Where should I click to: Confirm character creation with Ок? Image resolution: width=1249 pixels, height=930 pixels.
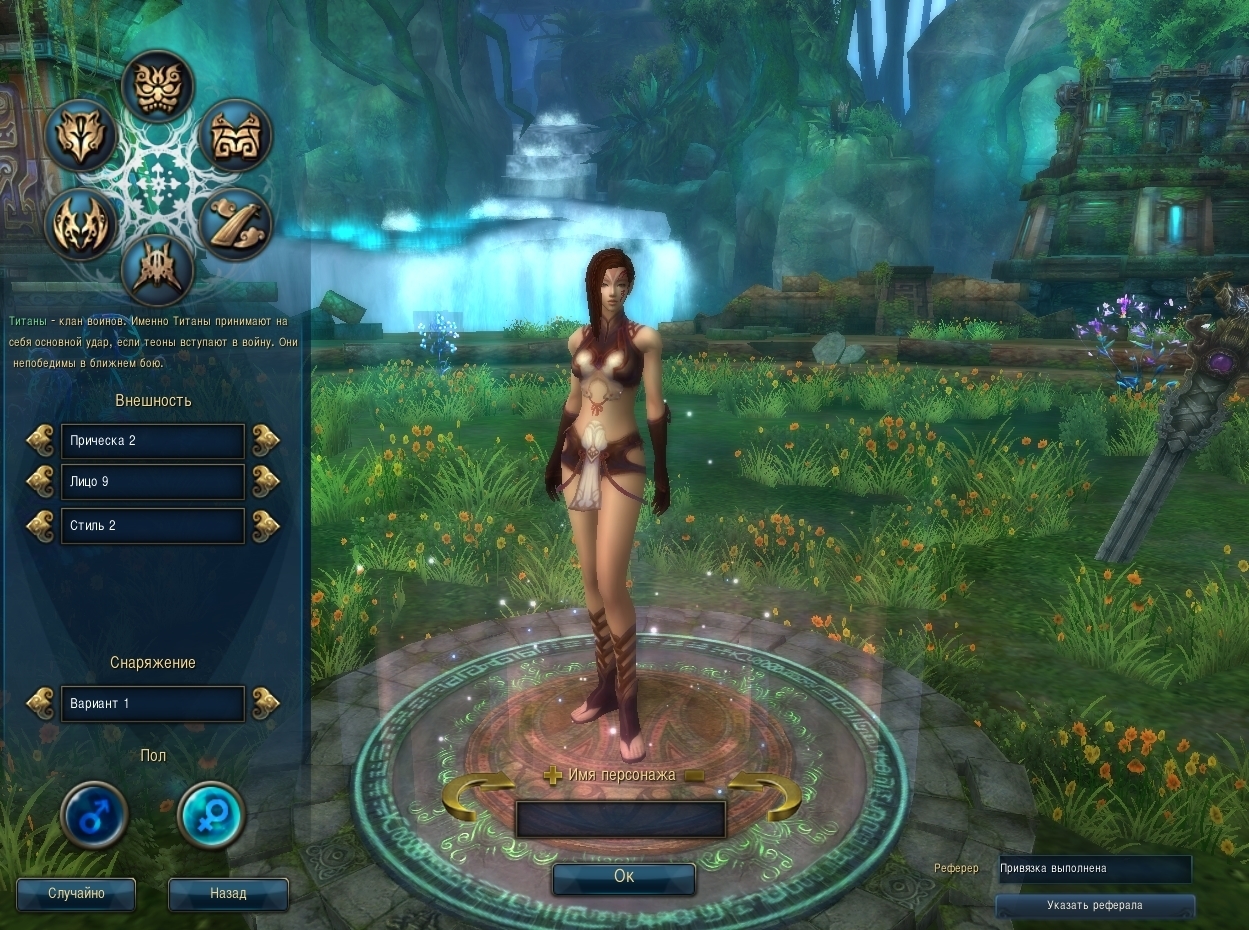point(624,877)
